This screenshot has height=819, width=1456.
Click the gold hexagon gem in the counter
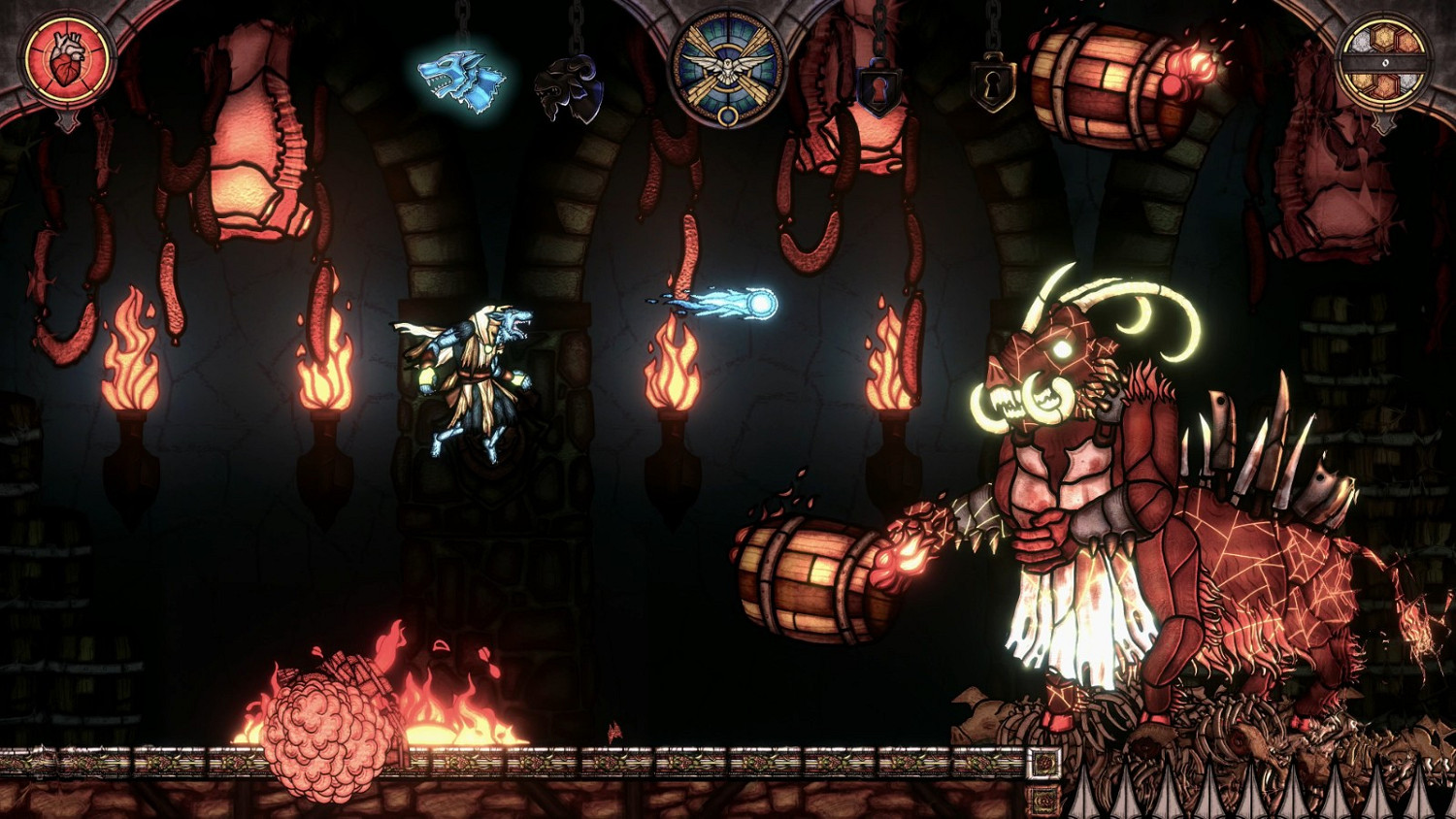click(x=1382, y=40)
